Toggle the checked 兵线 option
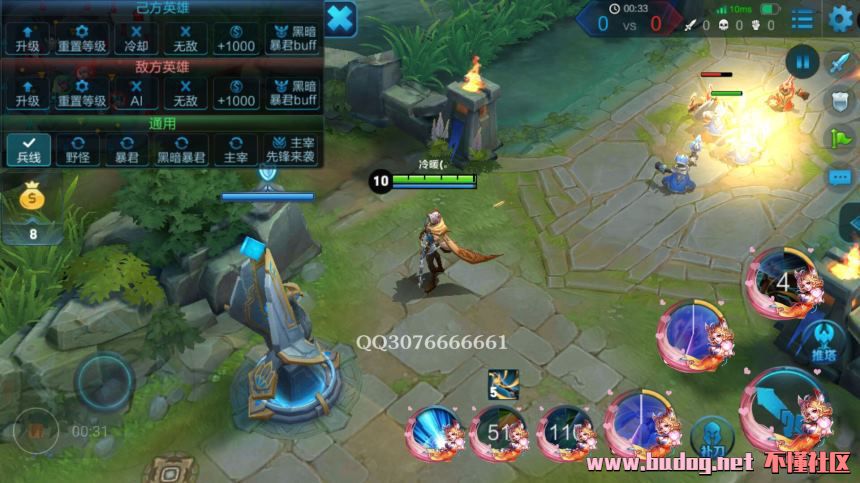Image resolution: width=860 pixels, height=483 pixels. pyautogui.click(x=27, y=149)
